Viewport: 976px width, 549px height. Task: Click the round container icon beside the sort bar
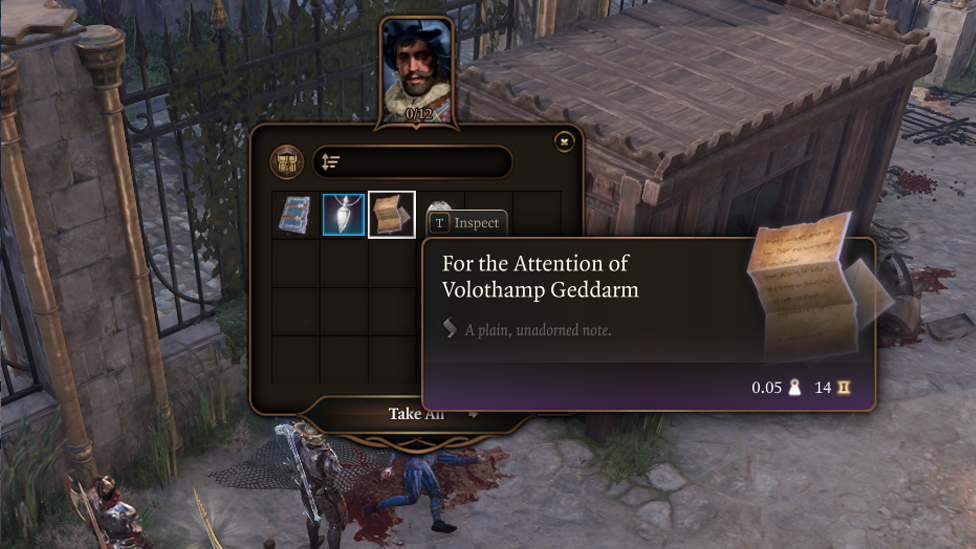287,162
